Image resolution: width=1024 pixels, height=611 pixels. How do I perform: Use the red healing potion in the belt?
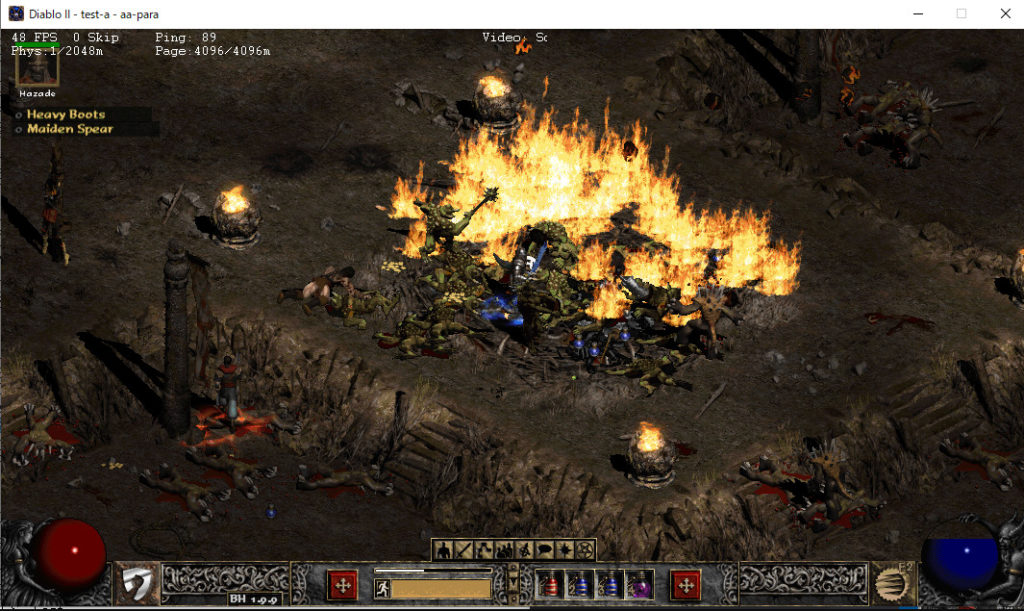click(x=552, y=585)
